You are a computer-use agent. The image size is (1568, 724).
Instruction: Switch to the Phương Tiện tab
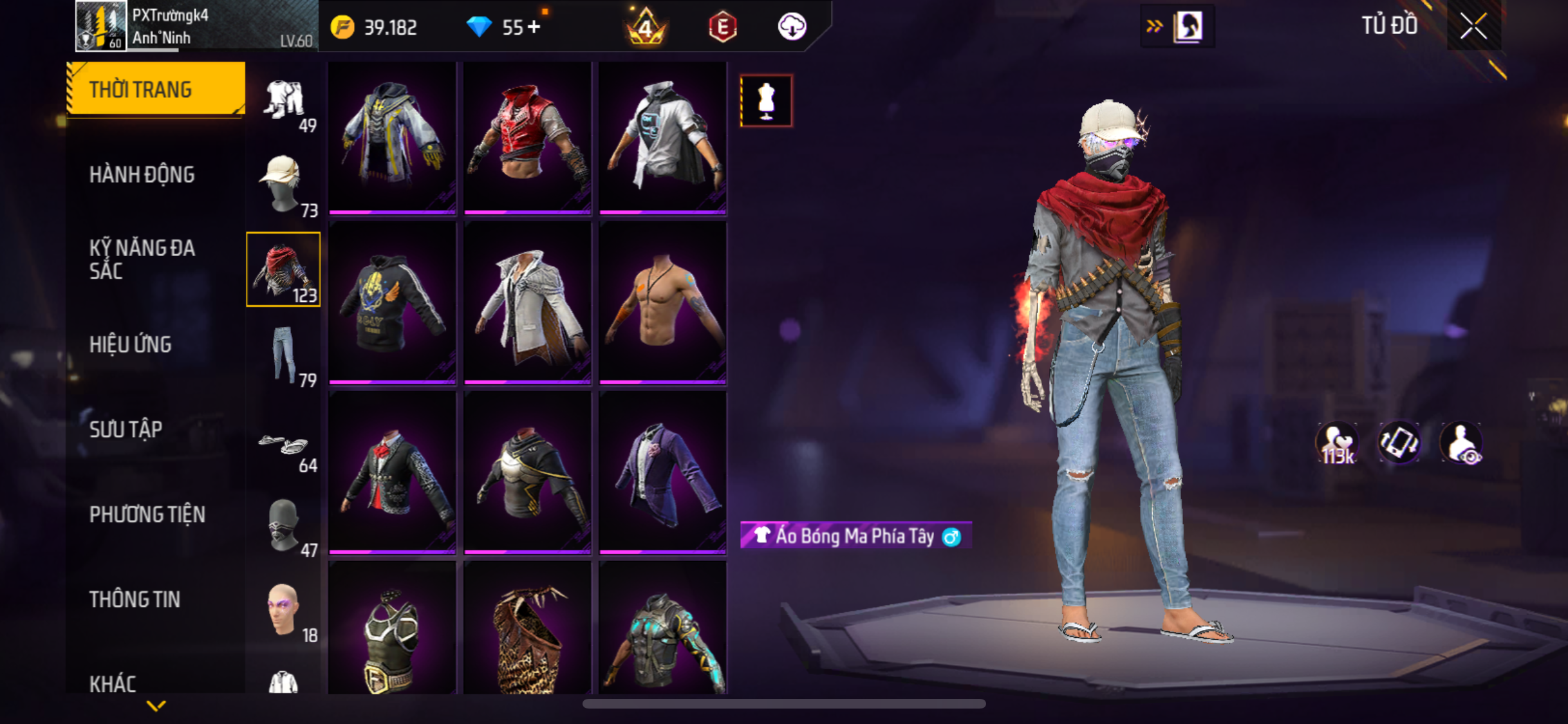[x=147, y=514]
